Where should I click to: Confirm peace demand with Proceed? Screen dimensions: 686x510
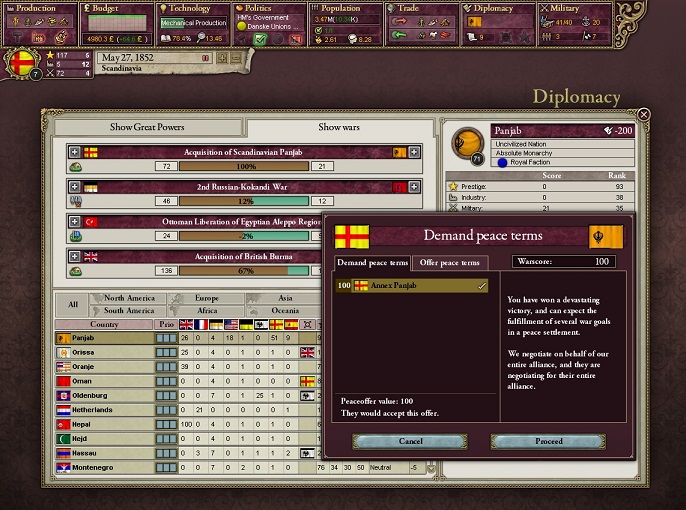click(548, 441)
